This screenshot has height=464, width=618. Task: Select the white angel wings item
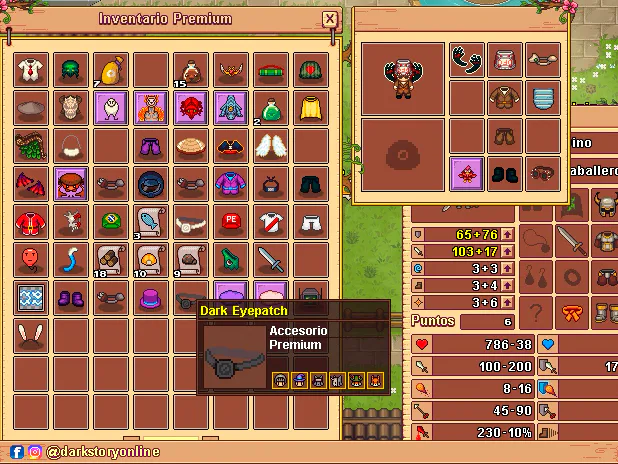(271, 145)
